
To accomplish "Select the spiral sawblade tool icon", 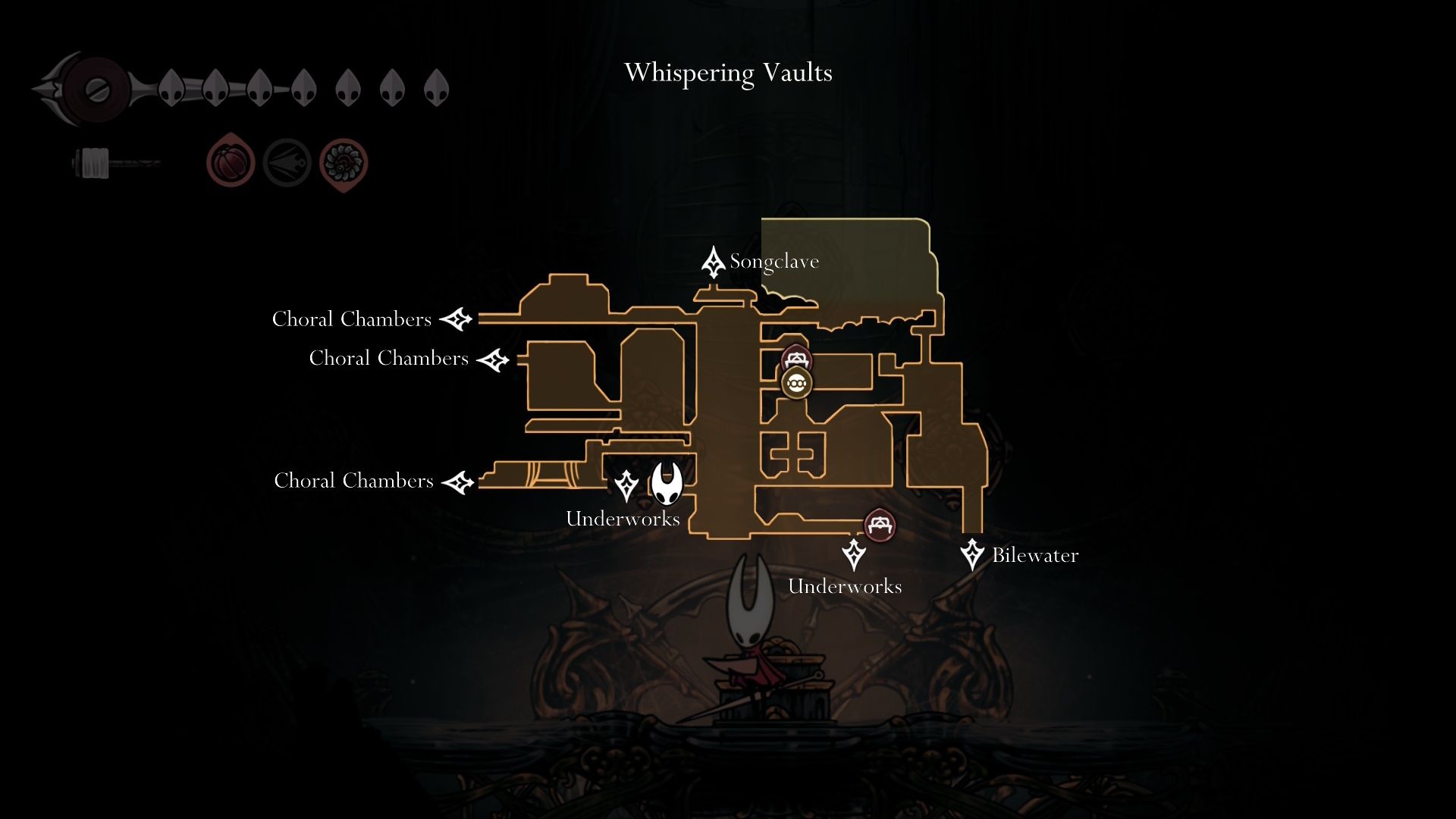I will click(344, 163).
